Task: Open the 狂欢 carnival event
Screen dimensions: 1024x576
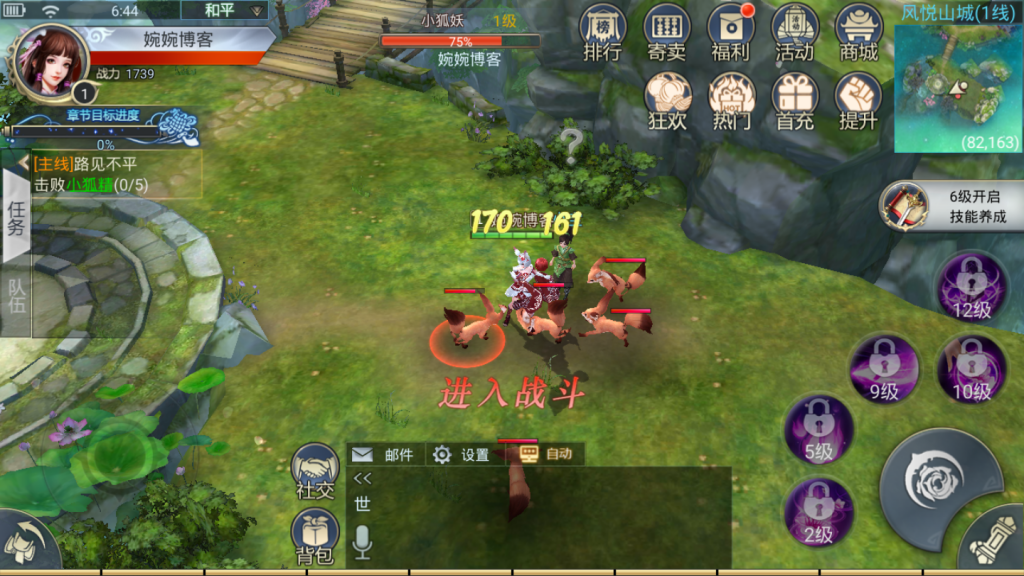Action: click(667, 102)
